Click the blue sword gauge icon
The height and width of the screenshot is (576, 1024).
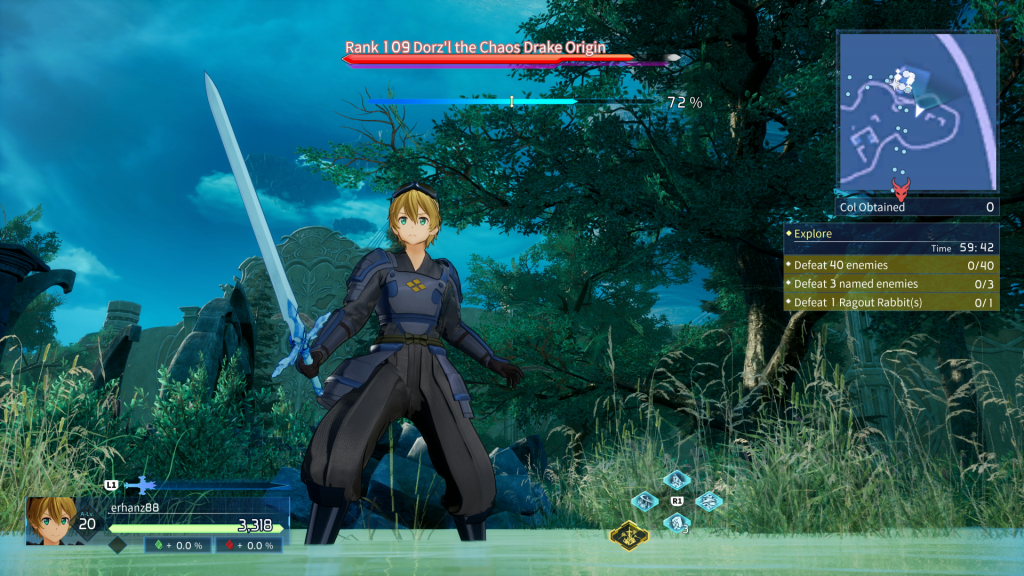tap(140, 485)
